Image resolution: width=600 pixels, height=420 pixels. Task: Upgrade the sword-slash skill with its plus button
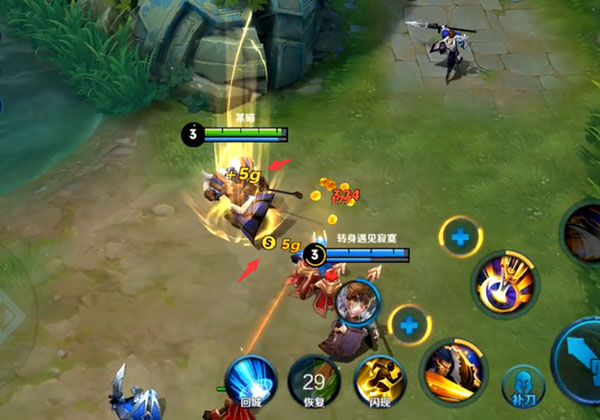(409, 325)
